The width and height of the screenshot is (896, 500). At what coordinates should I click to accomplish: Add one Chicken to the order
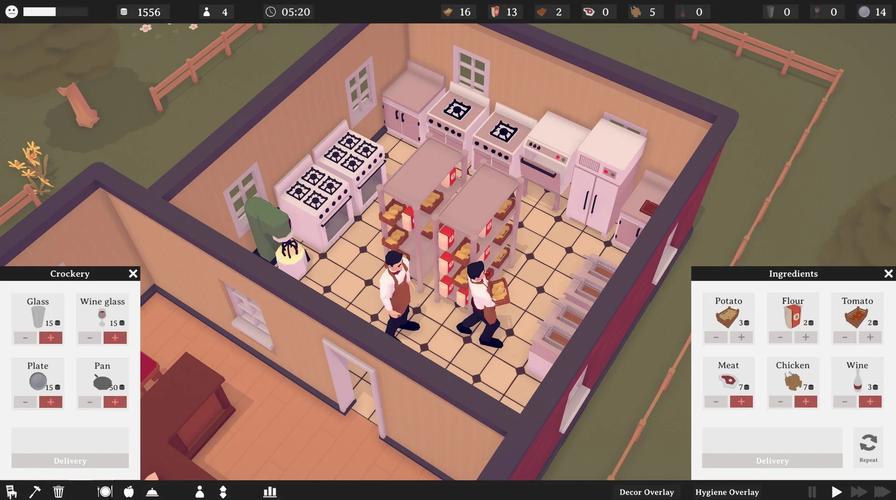(x=805, y=402)
